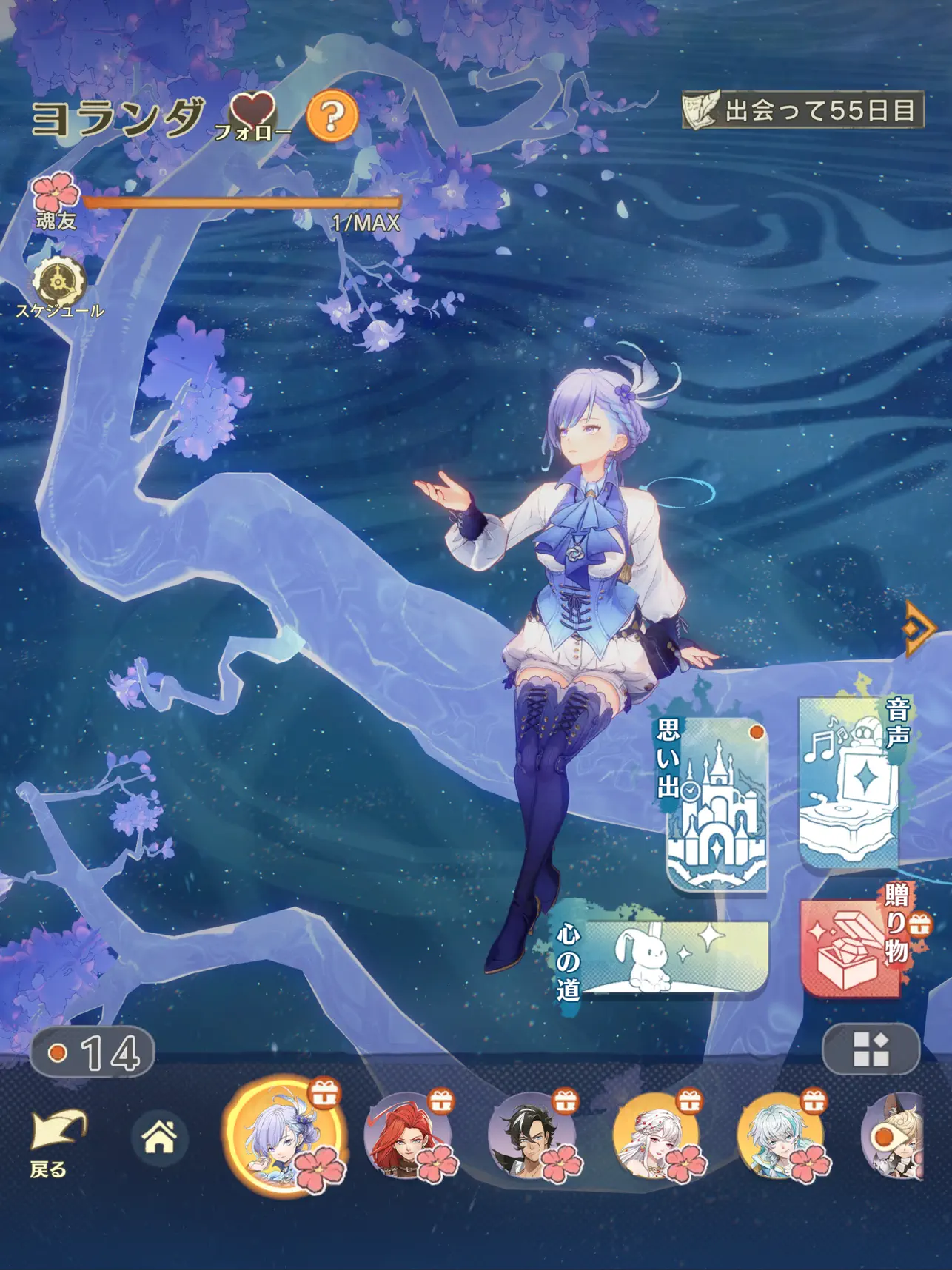The width and height of the screenshot is (952, 1270).
Task: Tap the red-dot 14 counter badge
Action: click(x=93, y=1052)
